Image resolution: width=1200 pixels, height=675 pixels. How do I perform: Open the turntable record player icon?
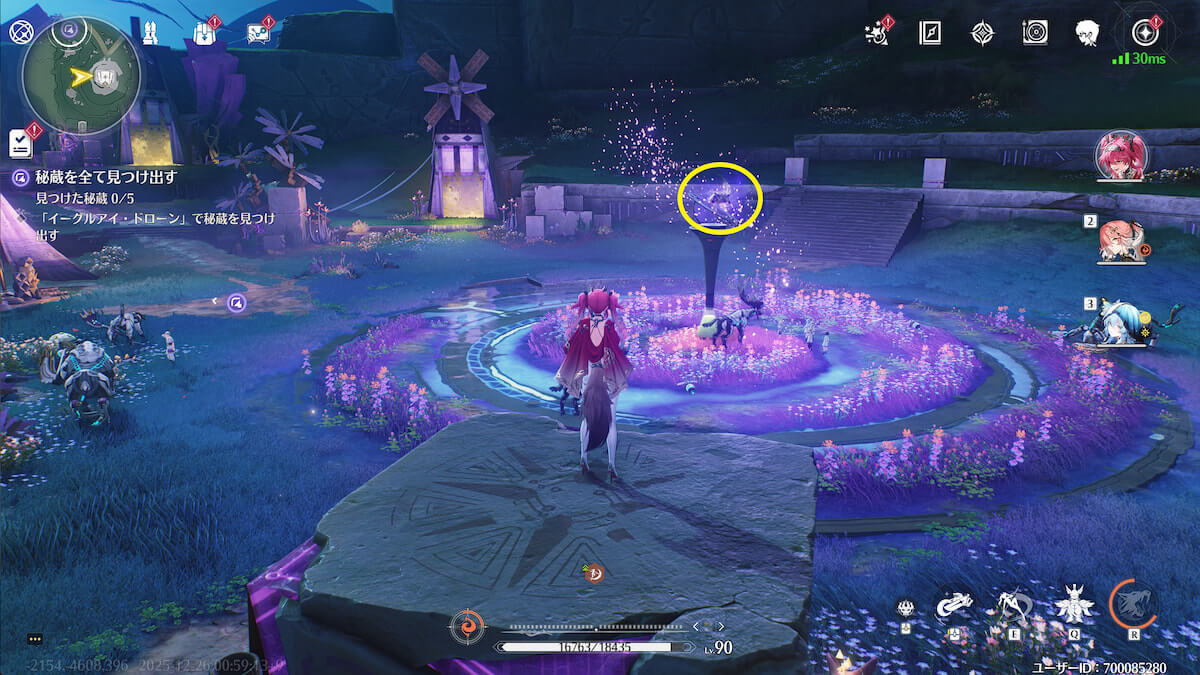[1035, 33]
